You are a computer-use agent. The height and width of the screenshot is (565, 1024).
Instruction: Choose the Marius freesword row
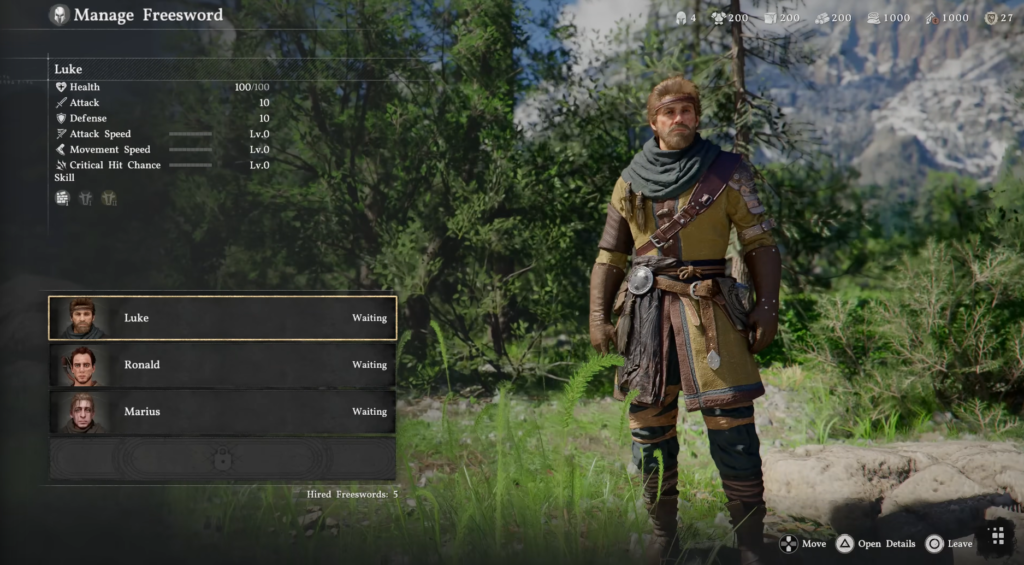[222, 411]
